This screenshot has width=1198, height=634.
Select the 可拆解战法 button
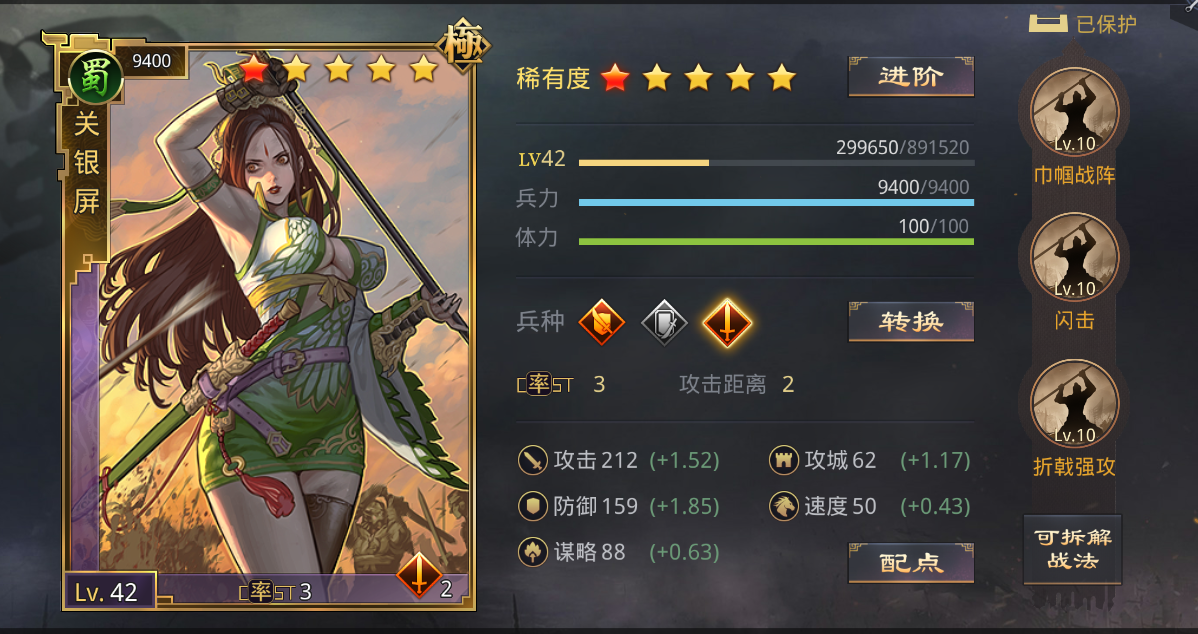tap(1072, 549)
